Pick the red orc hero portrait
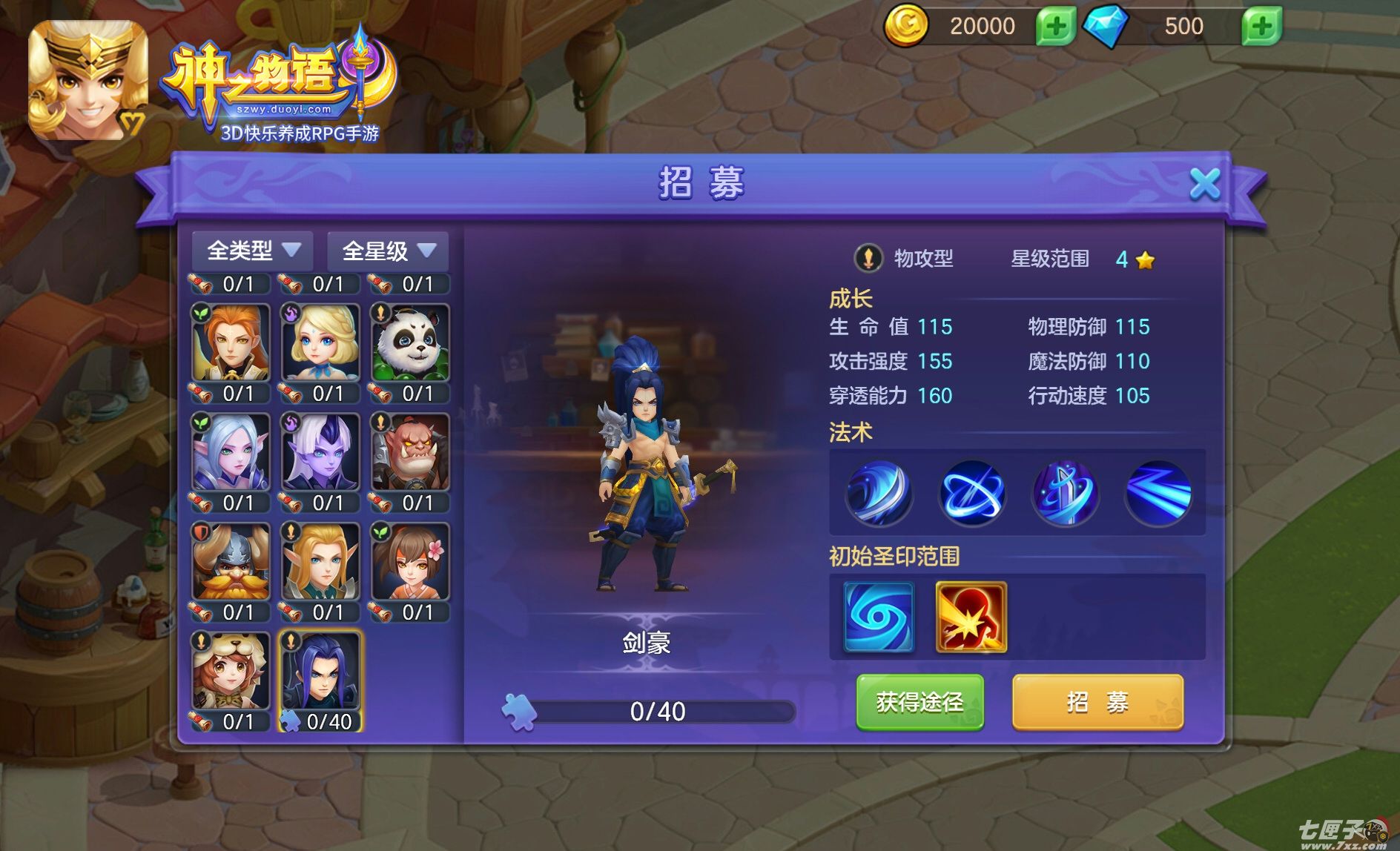 pos(410,452)
